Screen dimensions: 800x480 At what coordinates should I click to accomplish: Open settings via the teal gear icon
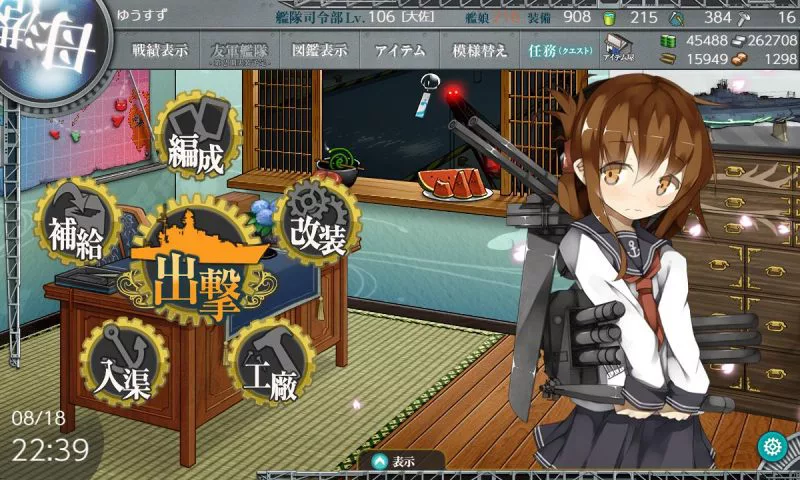[771, 446]
